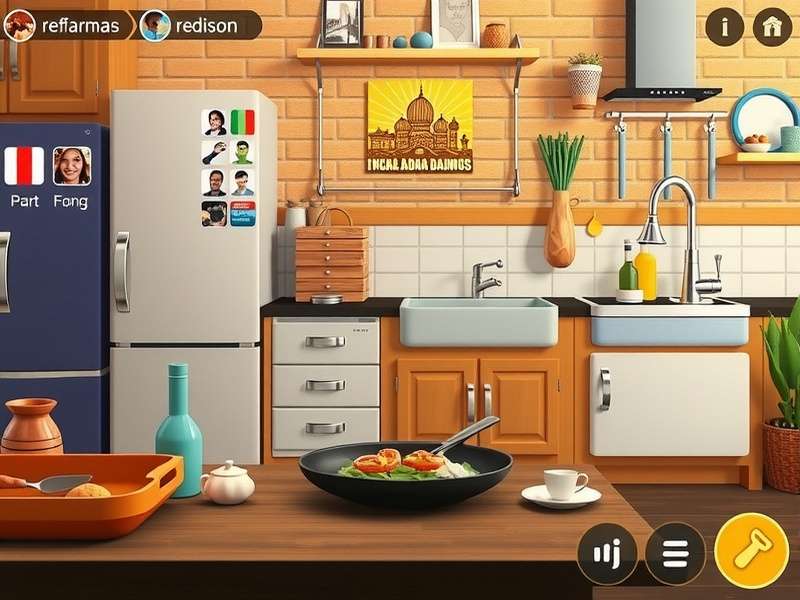Open the three-line list menu
This screenshot has width=800, height=600.
pyautogui.click(x=675, y=553)
